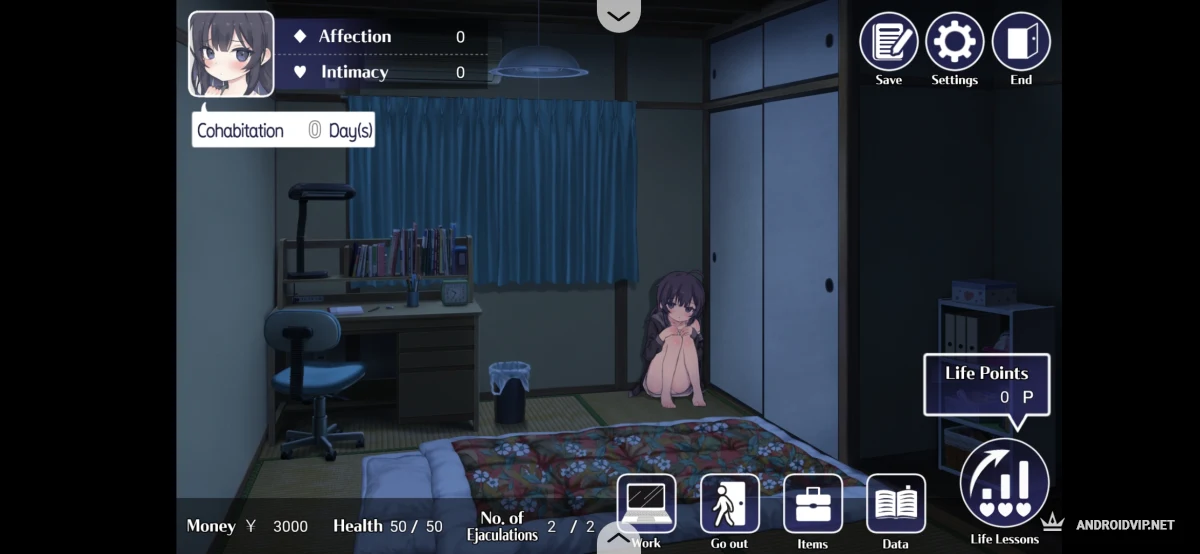Open the Items briefcase menu
The width and height of the screenshot is (1200, 554).
812,504
